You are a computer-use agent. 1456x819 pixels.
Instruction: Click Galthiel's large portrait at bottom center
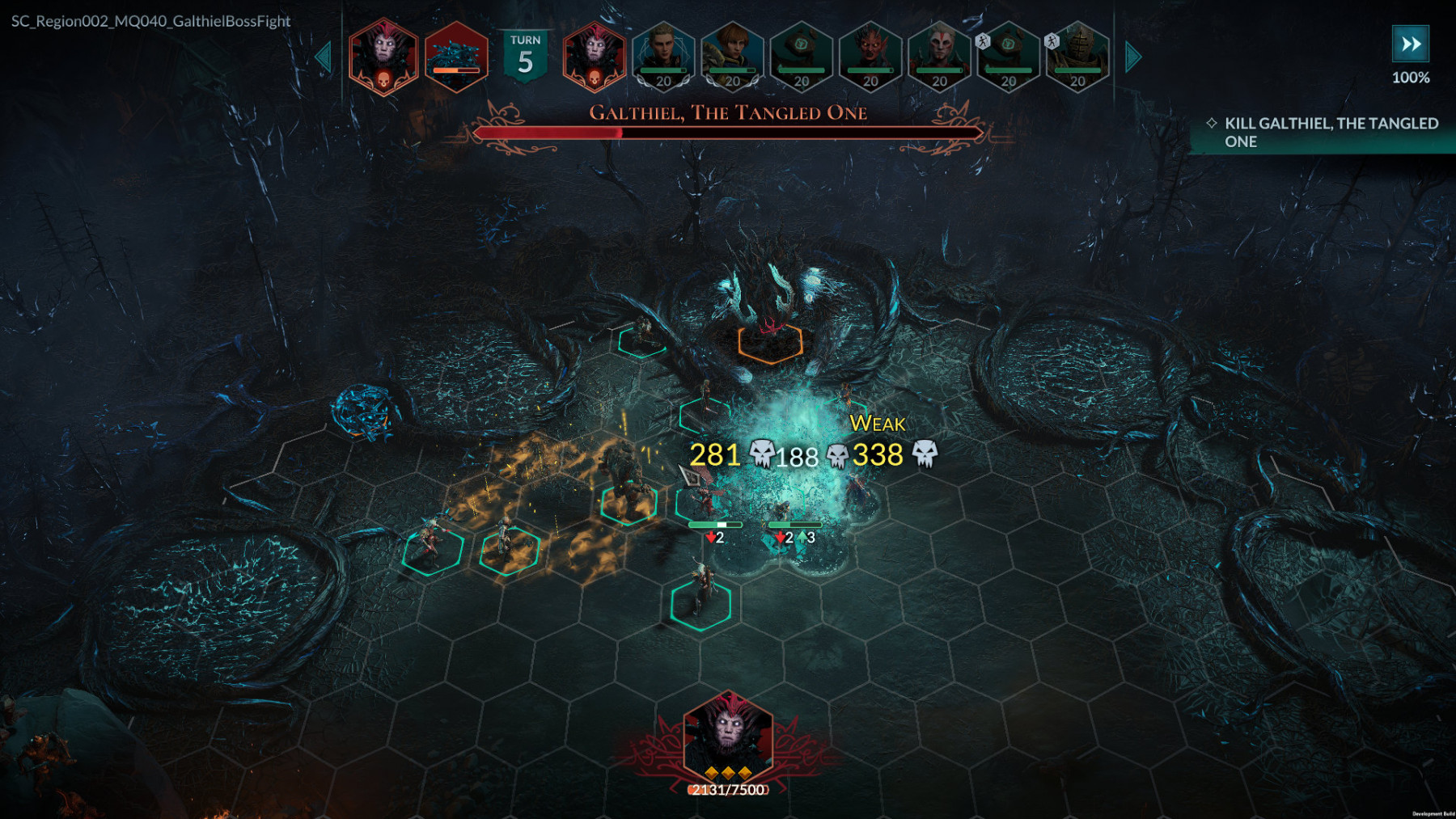[x=728, y=734]
